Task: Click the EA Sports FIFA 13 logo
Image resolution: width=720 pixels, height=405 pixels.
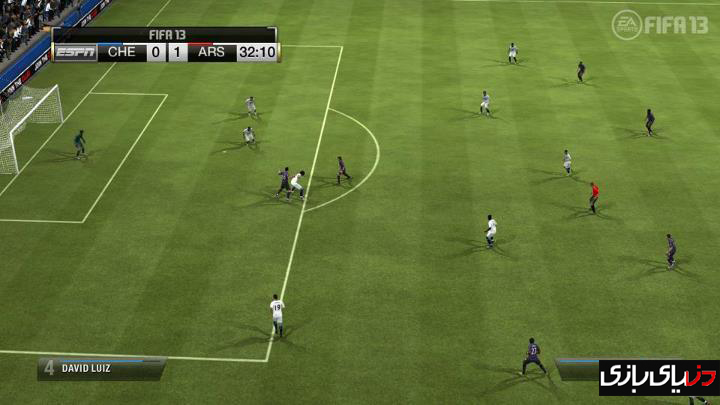Action: pyautogui.click(x=660, y=24)
